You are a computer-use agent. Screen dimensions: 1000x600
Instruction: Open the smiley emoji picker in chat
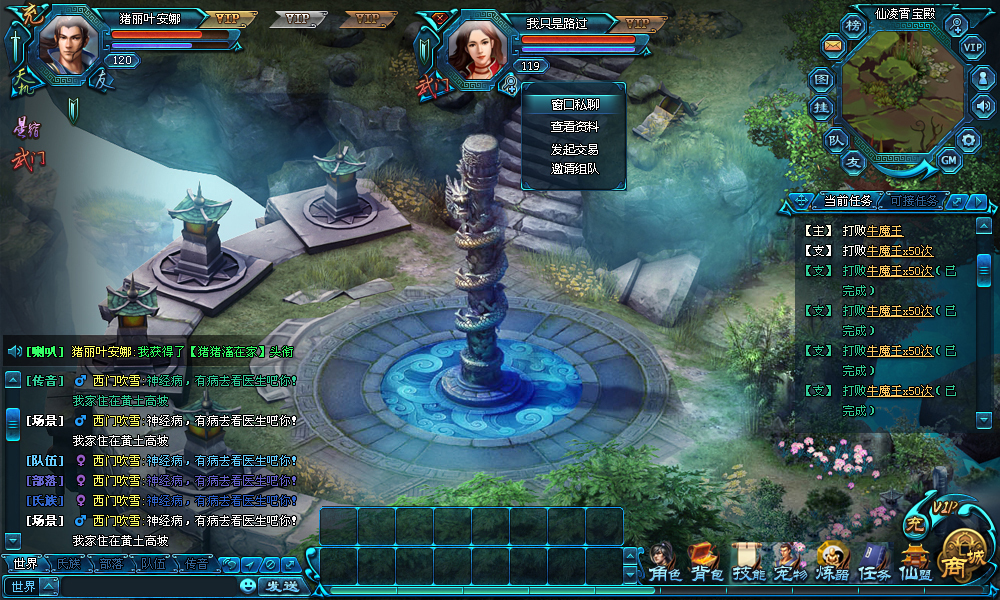point(248,586)
